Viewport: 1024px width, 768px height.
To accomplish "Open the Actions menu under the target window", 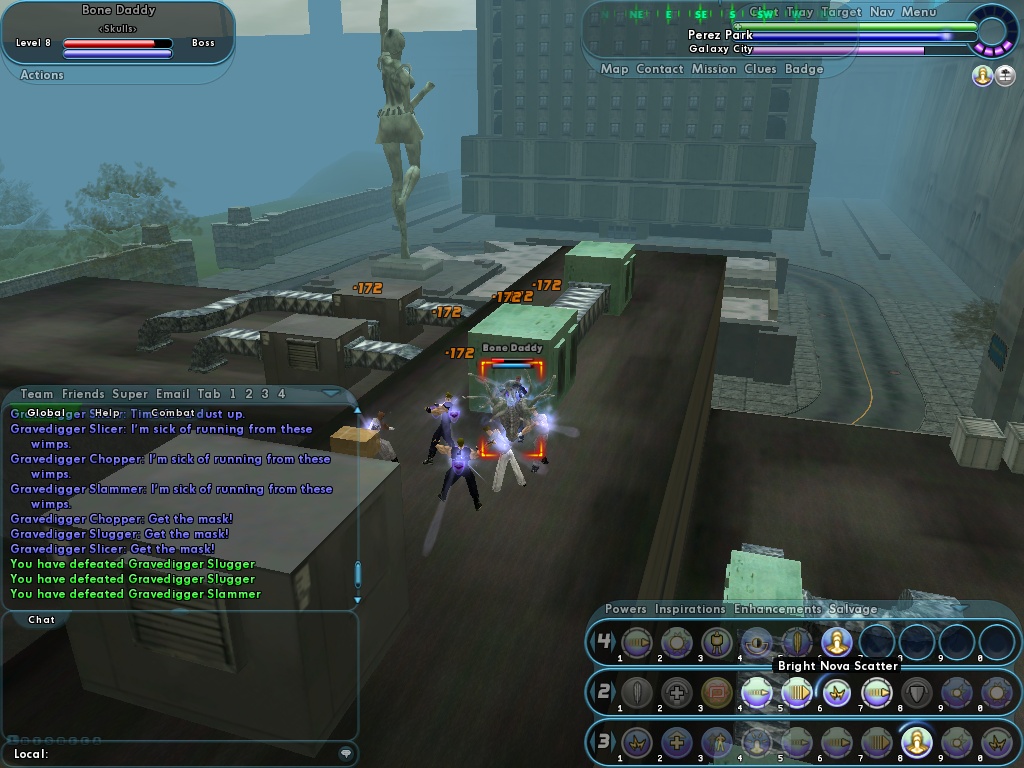I will tap(42, 75).
